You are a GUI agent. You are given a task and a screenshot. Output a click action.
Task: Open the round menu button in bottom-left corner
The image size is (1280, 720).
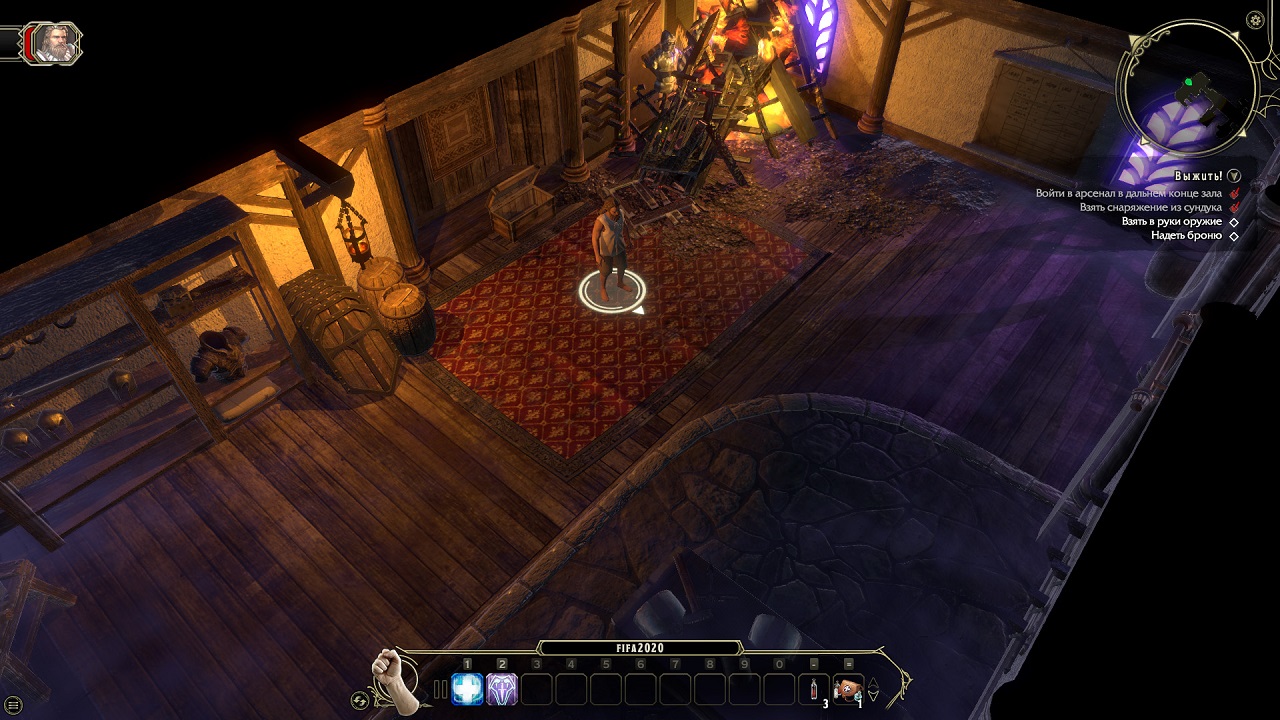pos(13,706)
